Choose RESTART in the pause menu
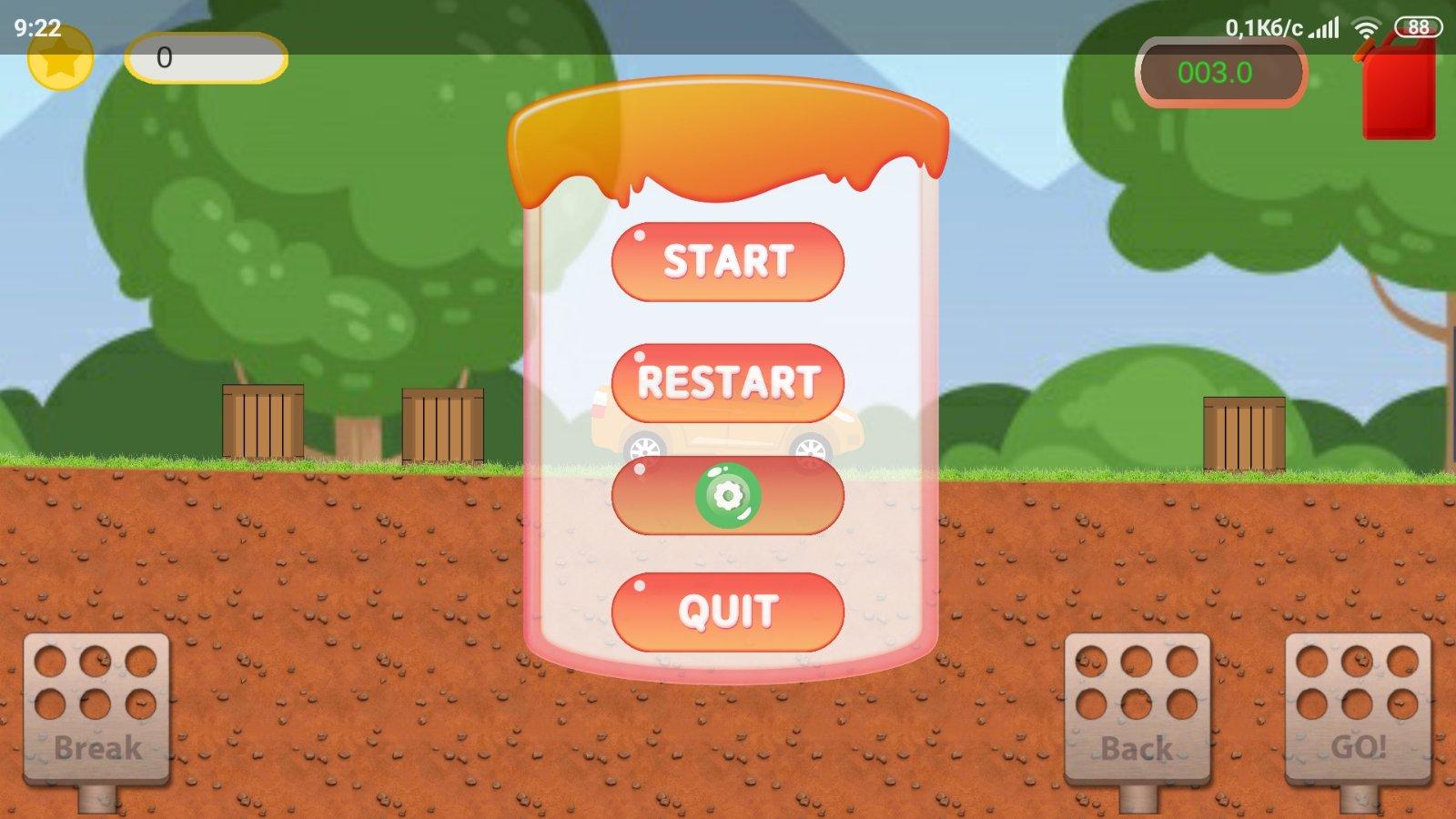The image size is (1456, 819). point(727,382)
